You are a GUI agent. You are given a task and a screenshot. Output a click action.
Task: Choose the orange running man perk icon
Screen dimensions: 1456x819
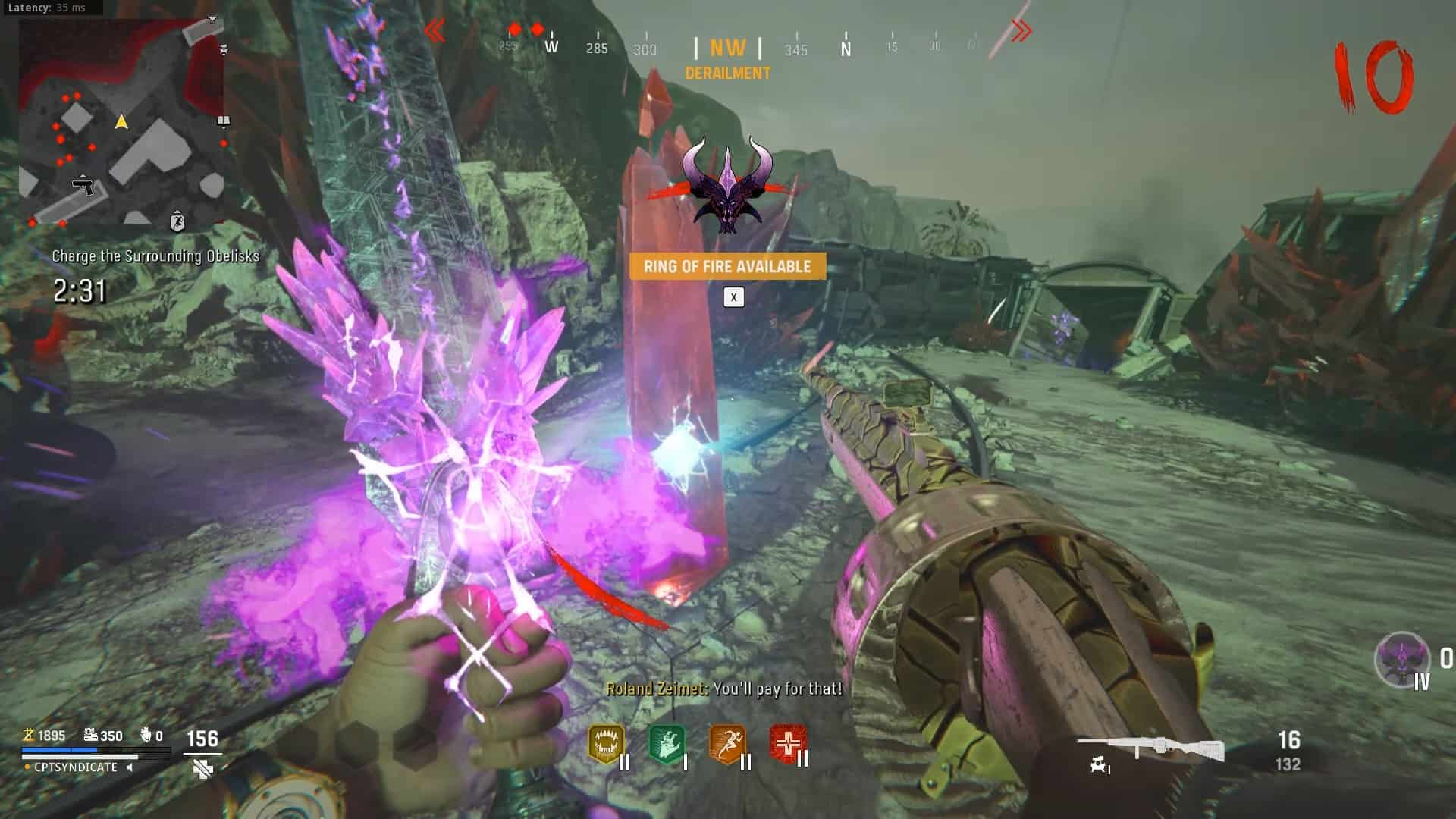pyautogui.click(x=726, y=745)
